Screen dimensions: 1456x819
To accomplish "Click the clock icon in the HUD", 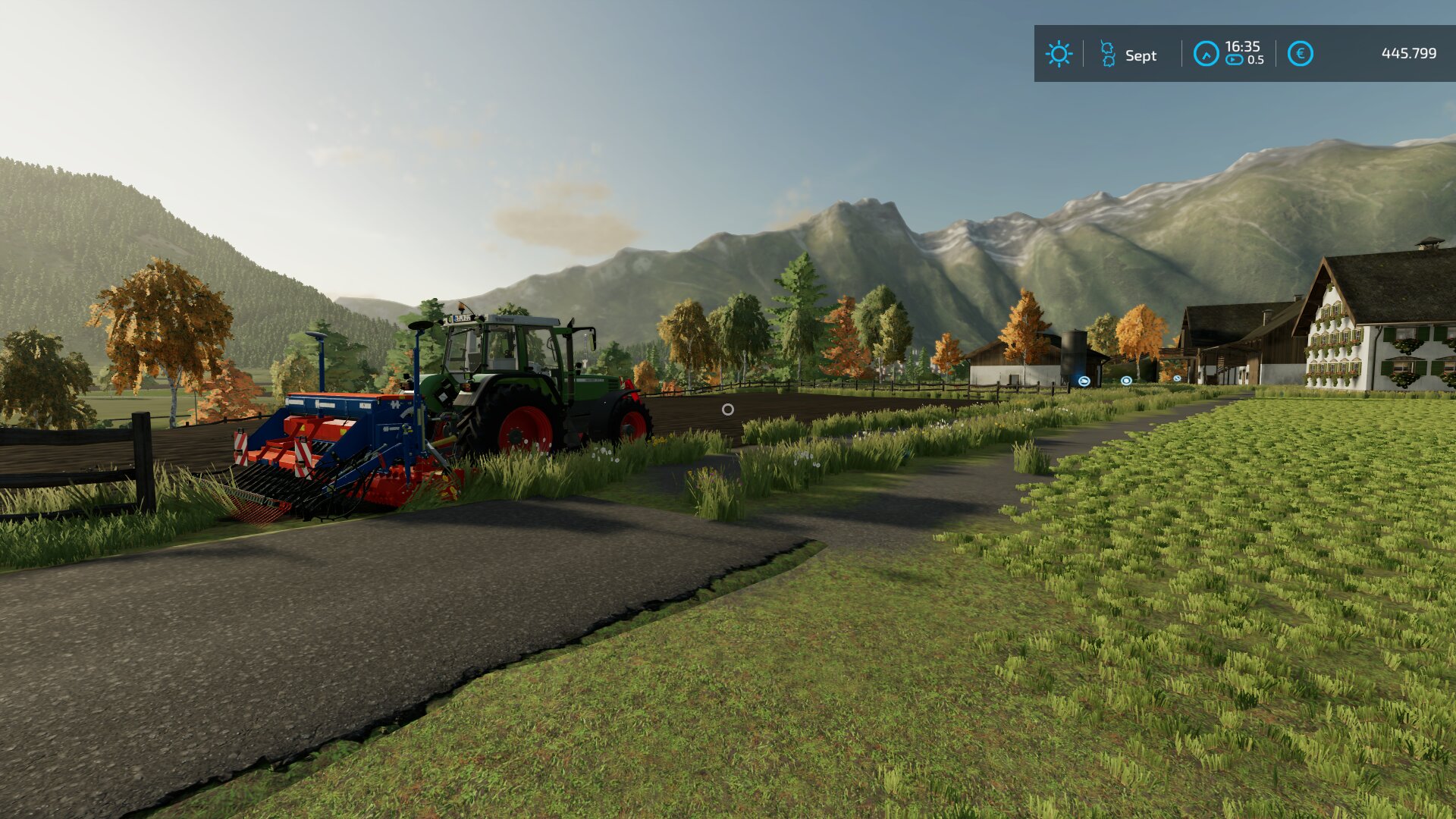I will pyautogui.click(x=1206, y=54).
